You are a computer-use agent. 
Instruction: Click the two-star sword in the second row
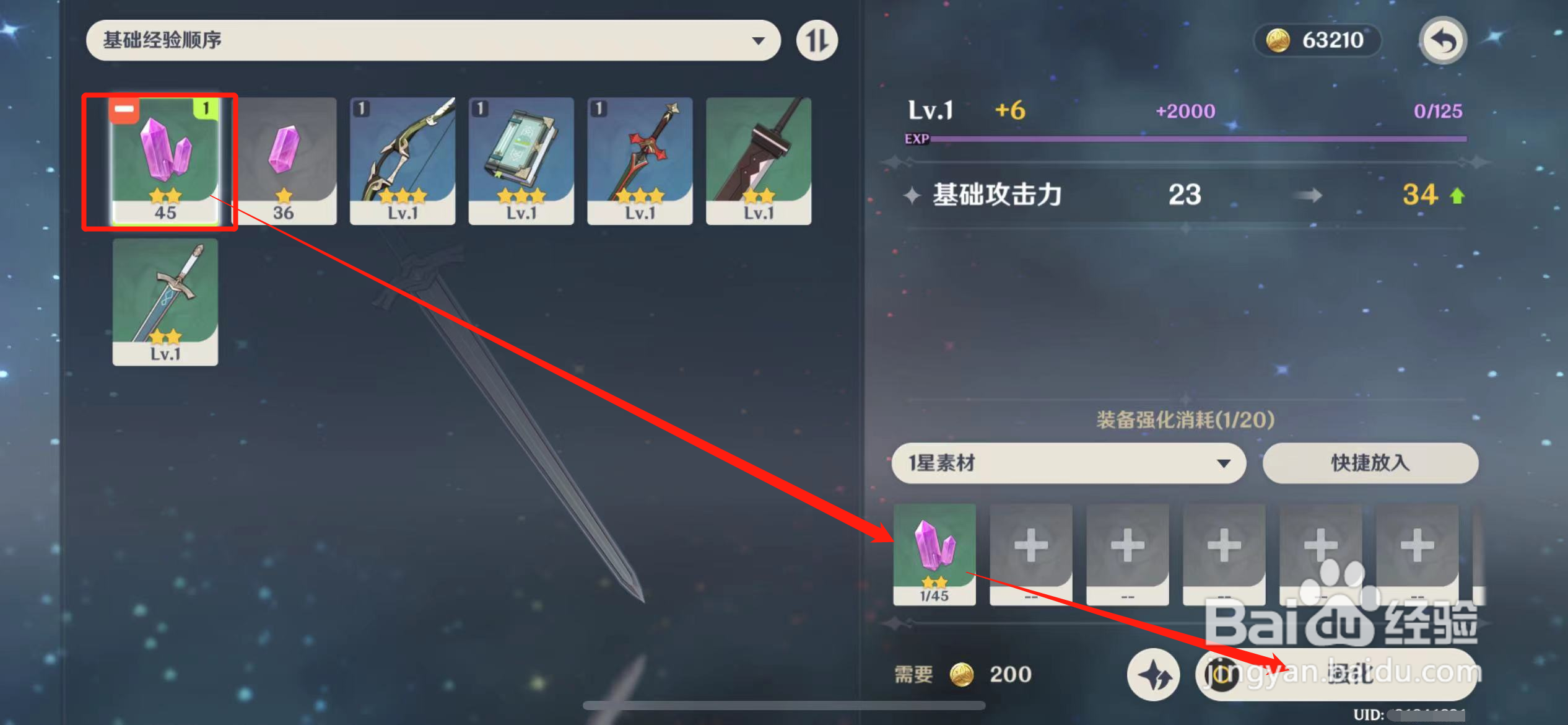point(165,301)
